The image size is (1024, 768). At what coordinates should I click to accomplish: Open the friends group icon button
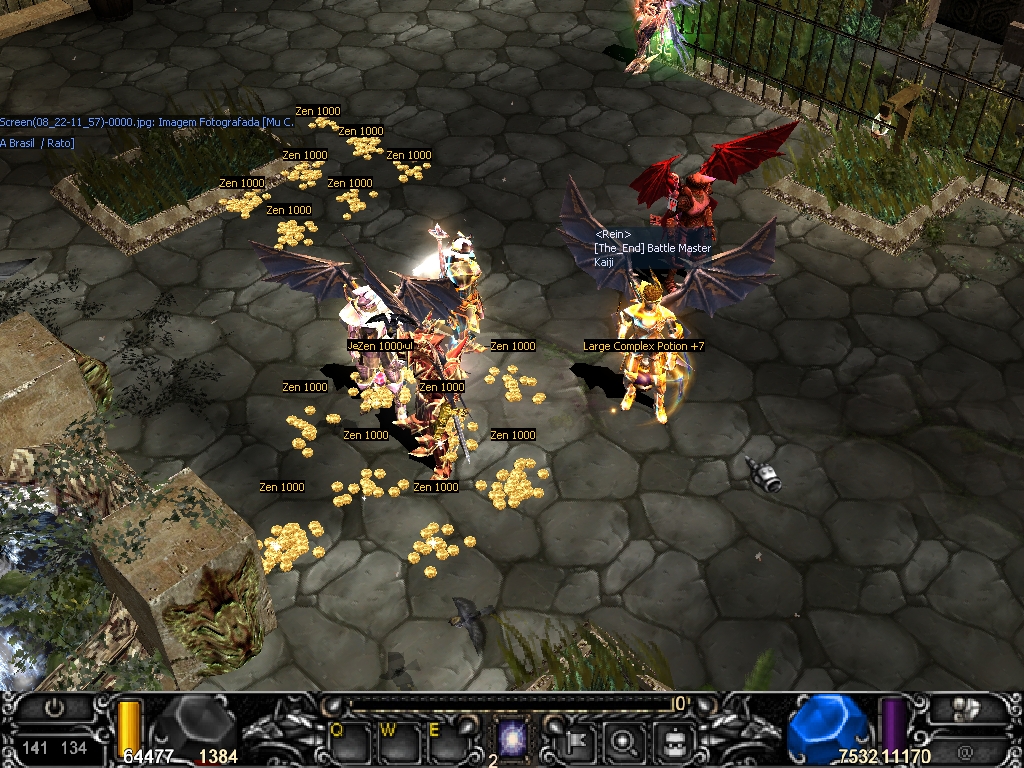pos(965,710)
